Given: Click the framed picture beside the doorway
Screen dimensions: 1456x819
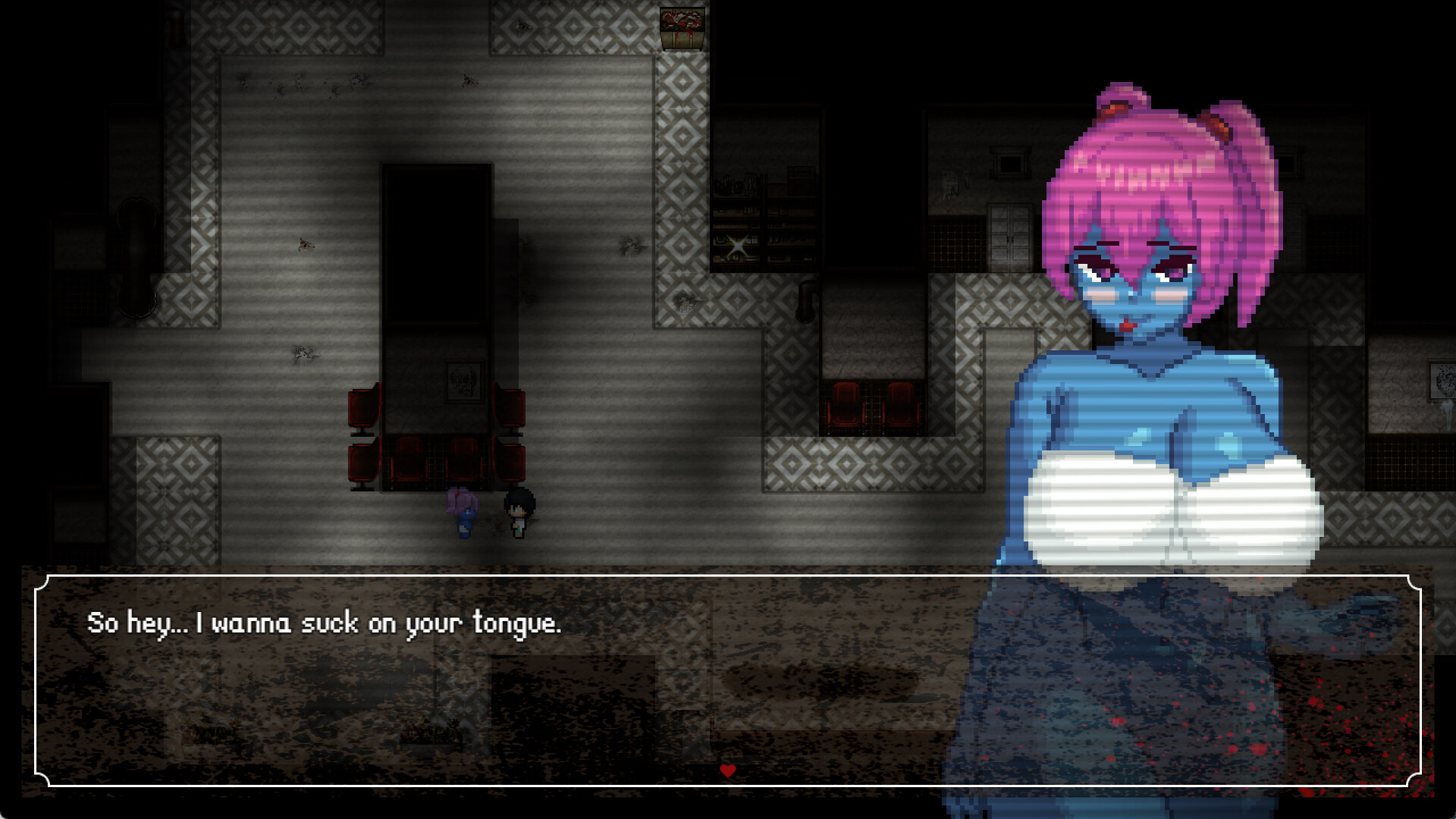Looking at the screenshot, I should tap(464, 384).
